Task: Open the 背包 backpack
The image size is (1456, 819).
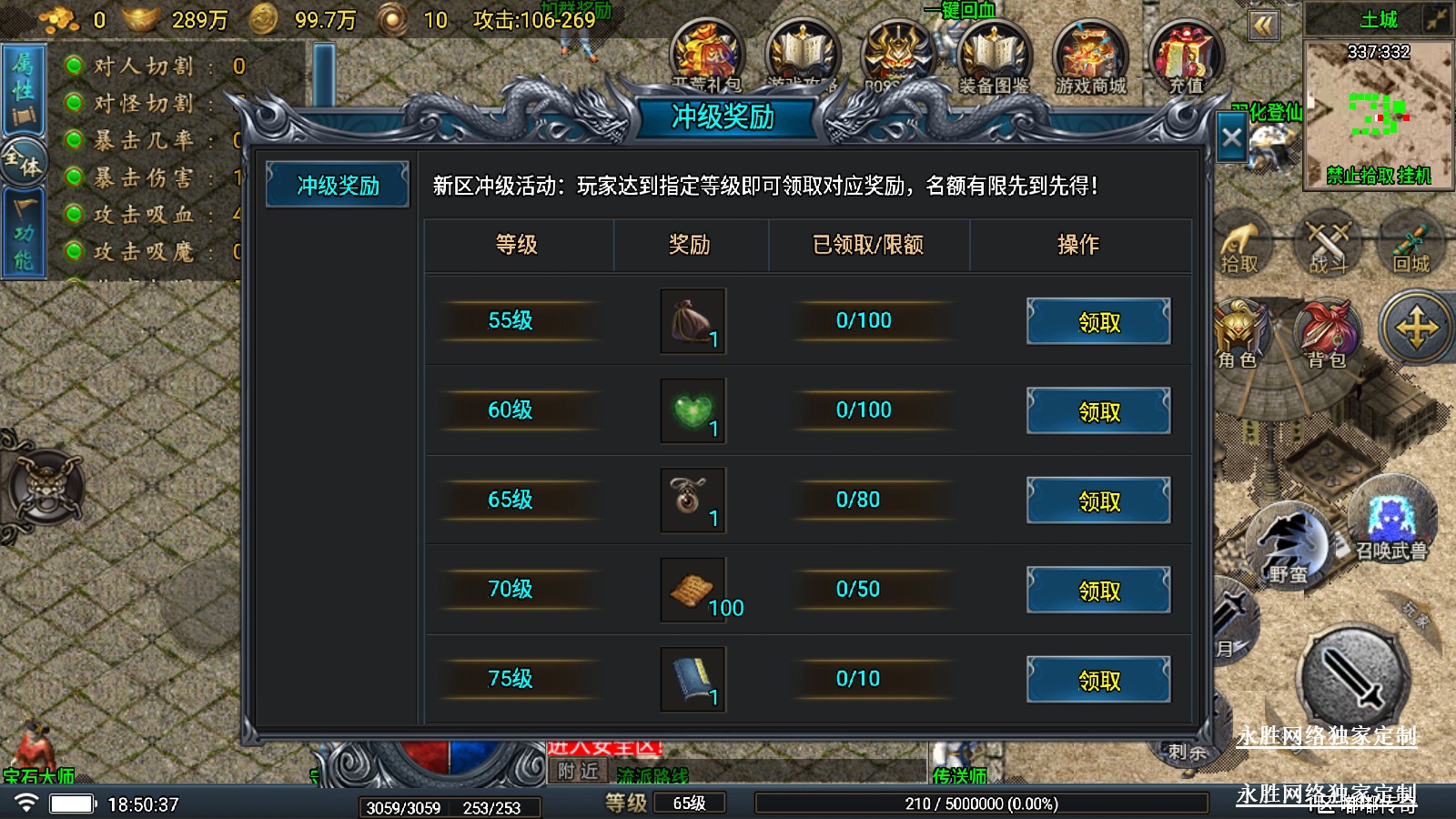Action: coord(1328,332)
